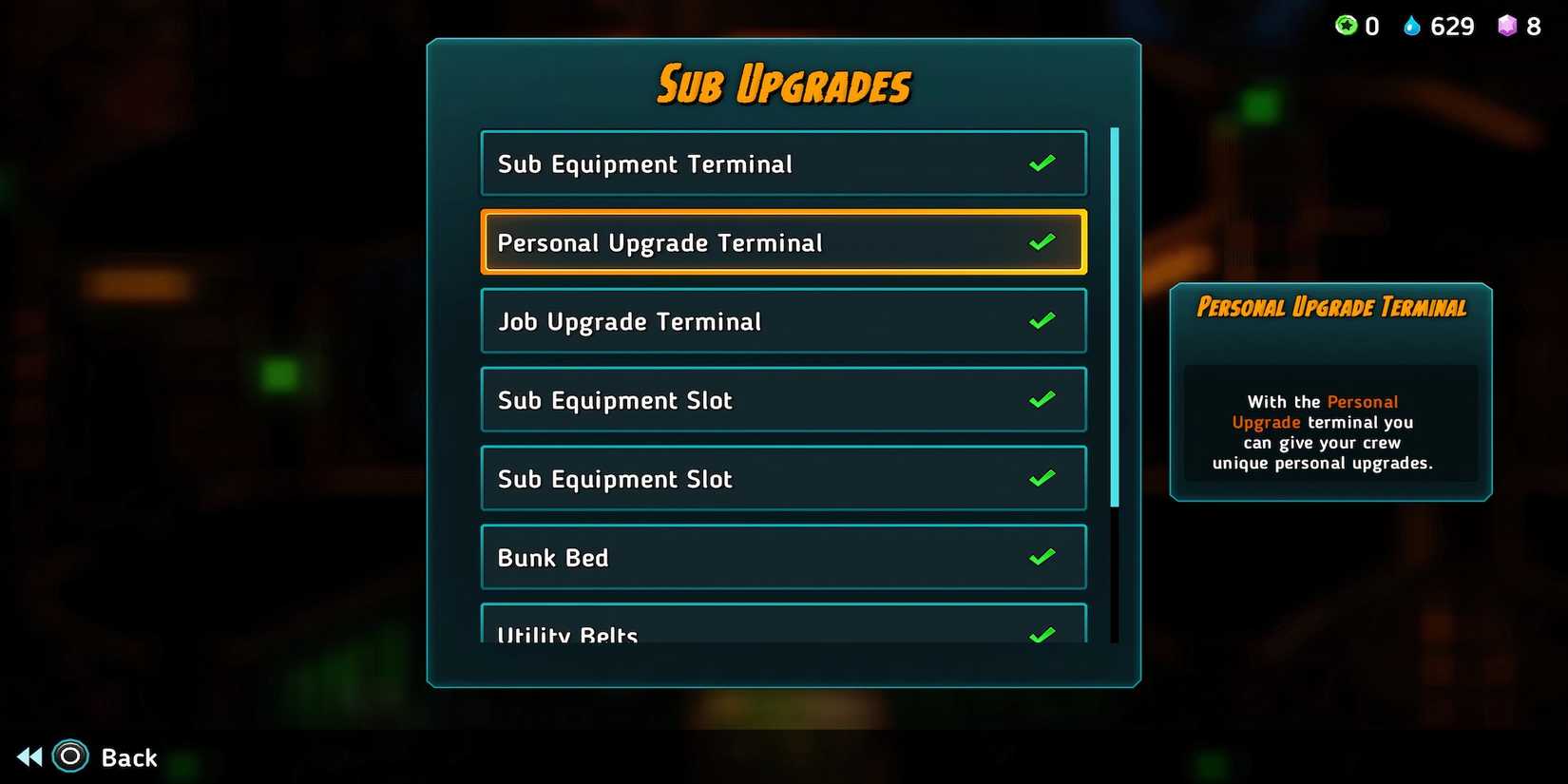
Task: Select the Job Upgrade Terminal upgrade entry
Action: (783, 320)
